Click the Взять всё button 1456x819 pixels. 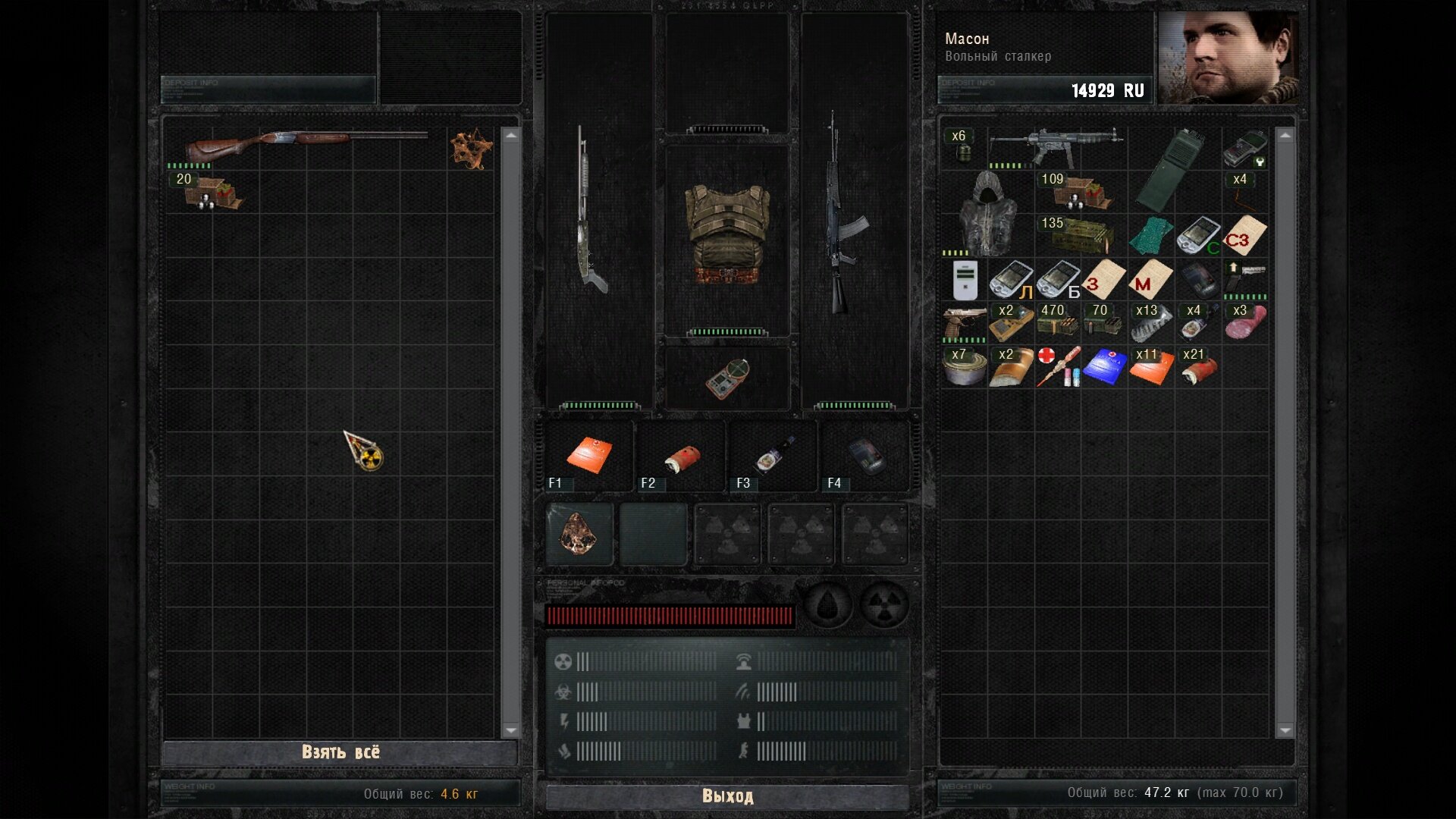[340, 752]
